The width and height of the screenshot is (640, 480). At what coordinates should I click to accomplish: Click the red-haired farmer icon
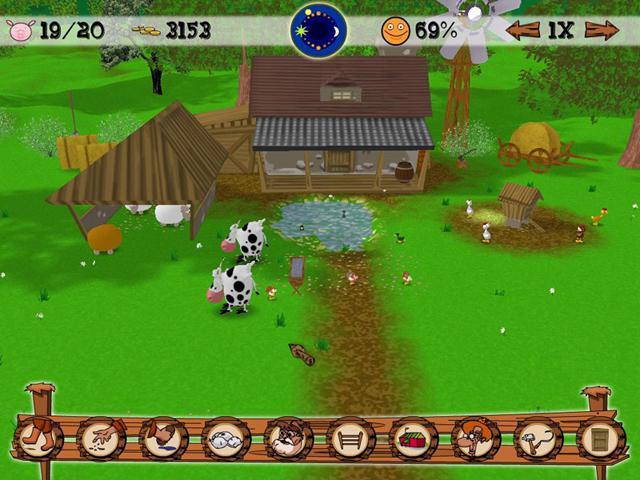pos(475,437)
